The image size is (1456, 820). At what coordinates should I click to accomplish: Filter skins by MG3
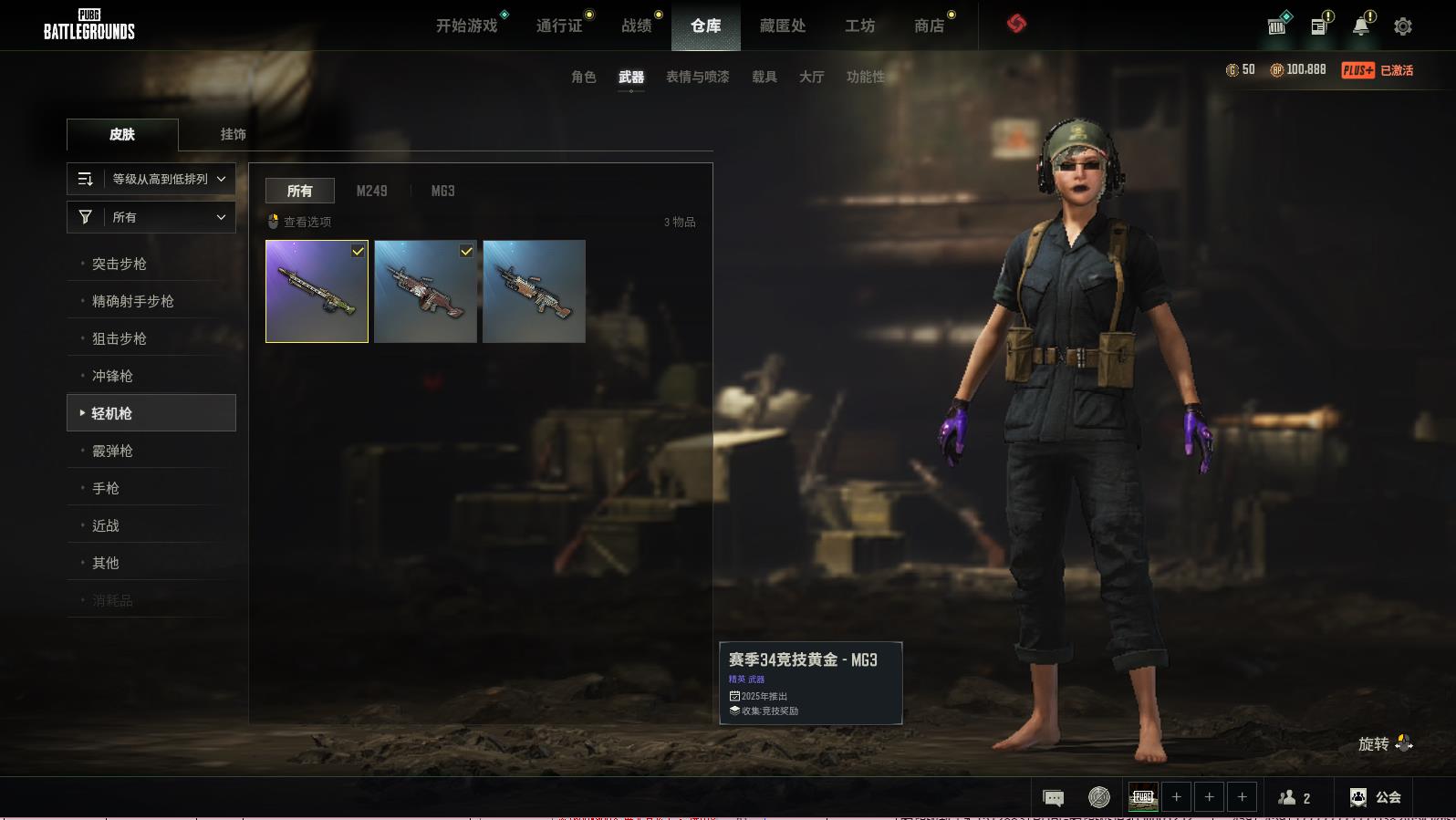point(442,191)
